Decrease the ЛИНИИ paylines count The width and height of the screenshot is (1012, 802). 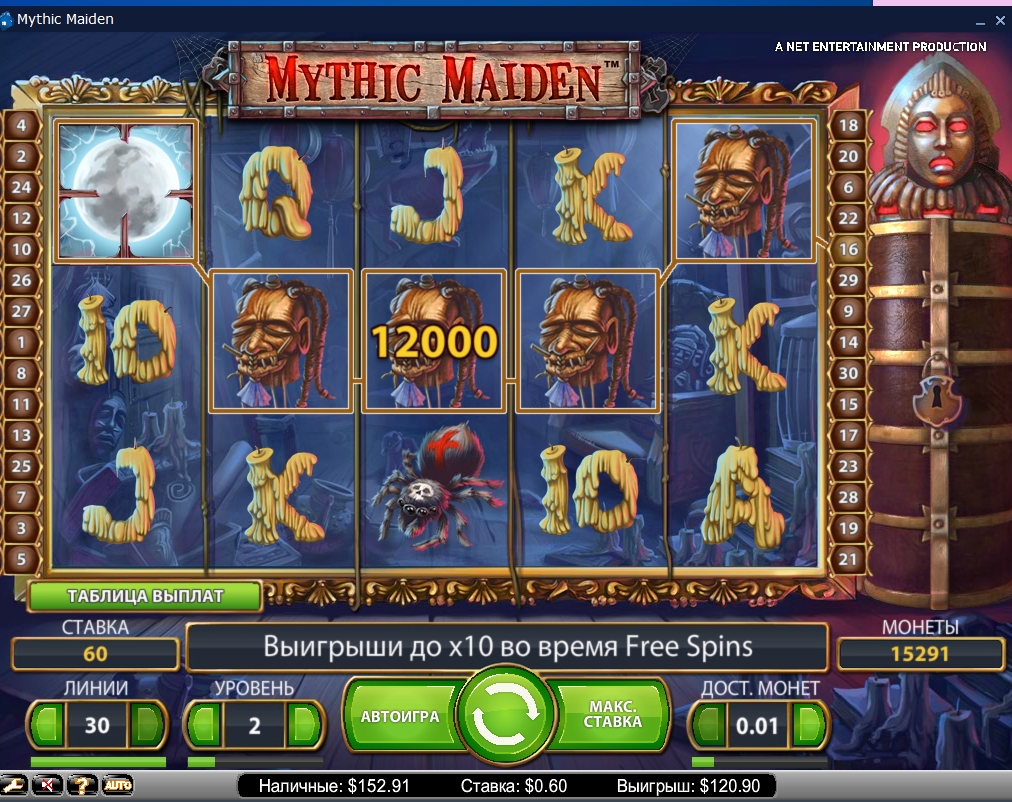click(x=47, y=724)
